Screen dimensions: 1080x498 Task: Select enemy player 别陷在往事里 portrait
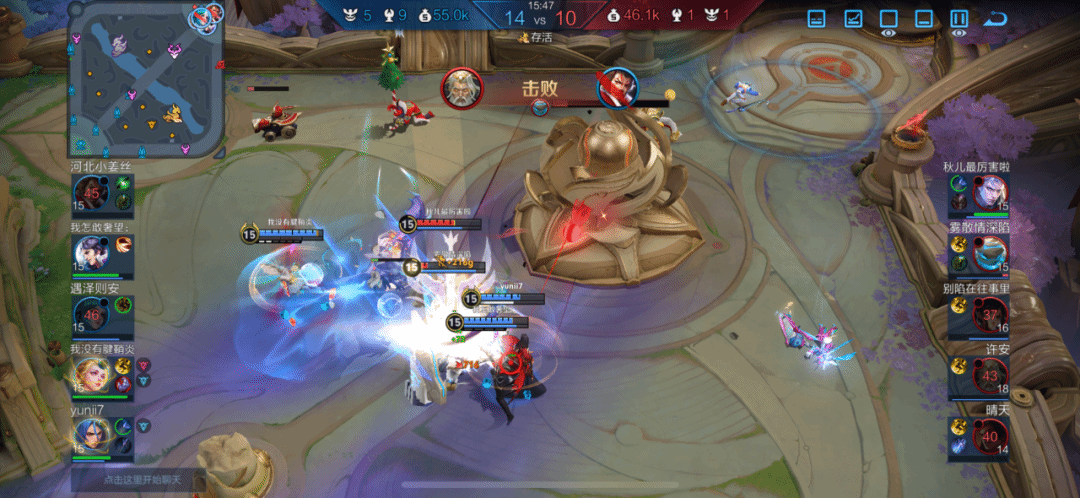[x=990, y=314]
